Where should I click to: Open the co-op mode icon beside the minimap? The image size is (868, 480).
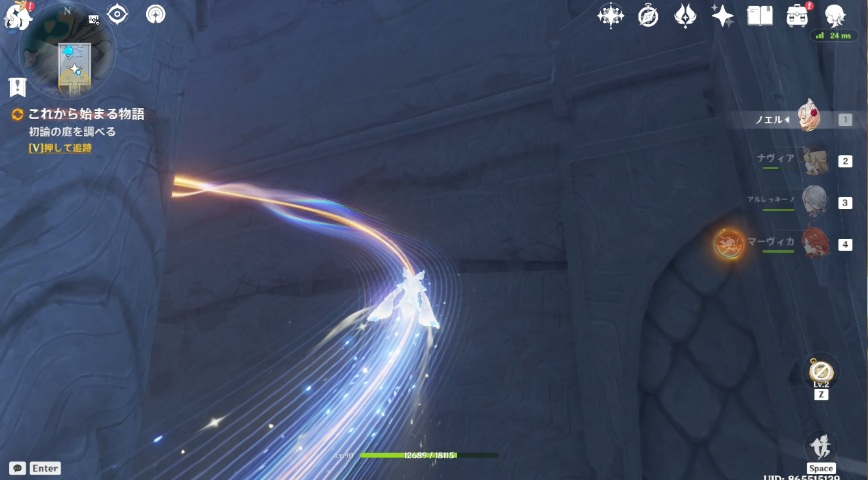coord(156,15)
